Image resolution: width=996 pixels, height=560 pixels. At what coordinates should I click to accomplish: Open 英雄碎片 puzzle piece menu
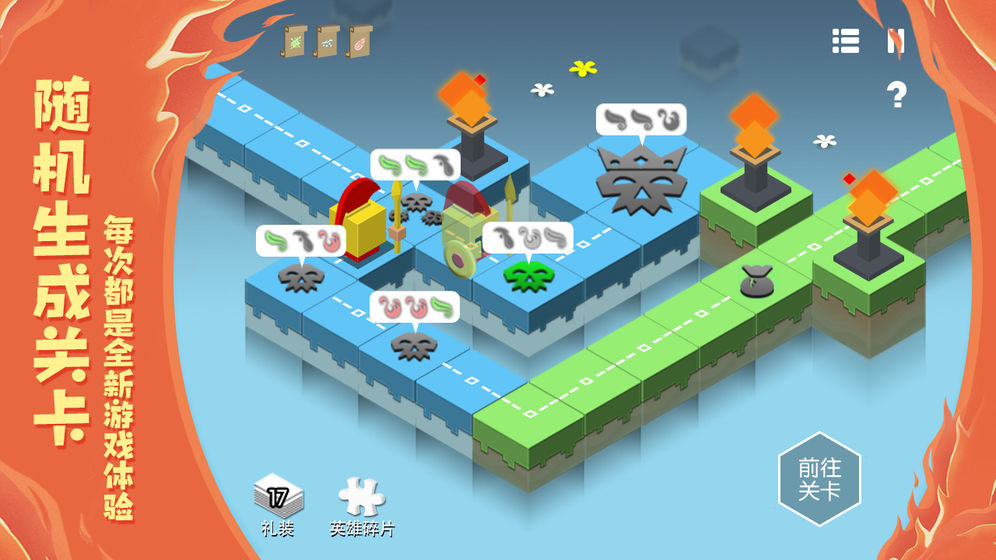tap(361, 495)
